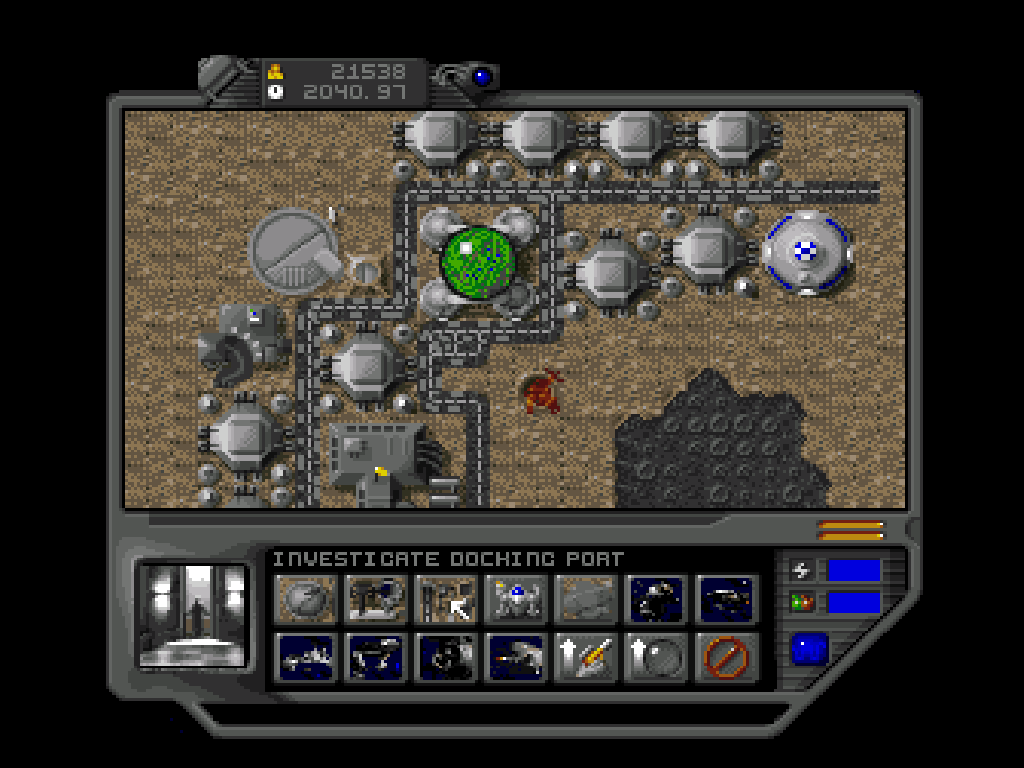Open the brown asteroid icon in the command grid
The width and height of the screenshot is (1024, 768).
(307, 599)
